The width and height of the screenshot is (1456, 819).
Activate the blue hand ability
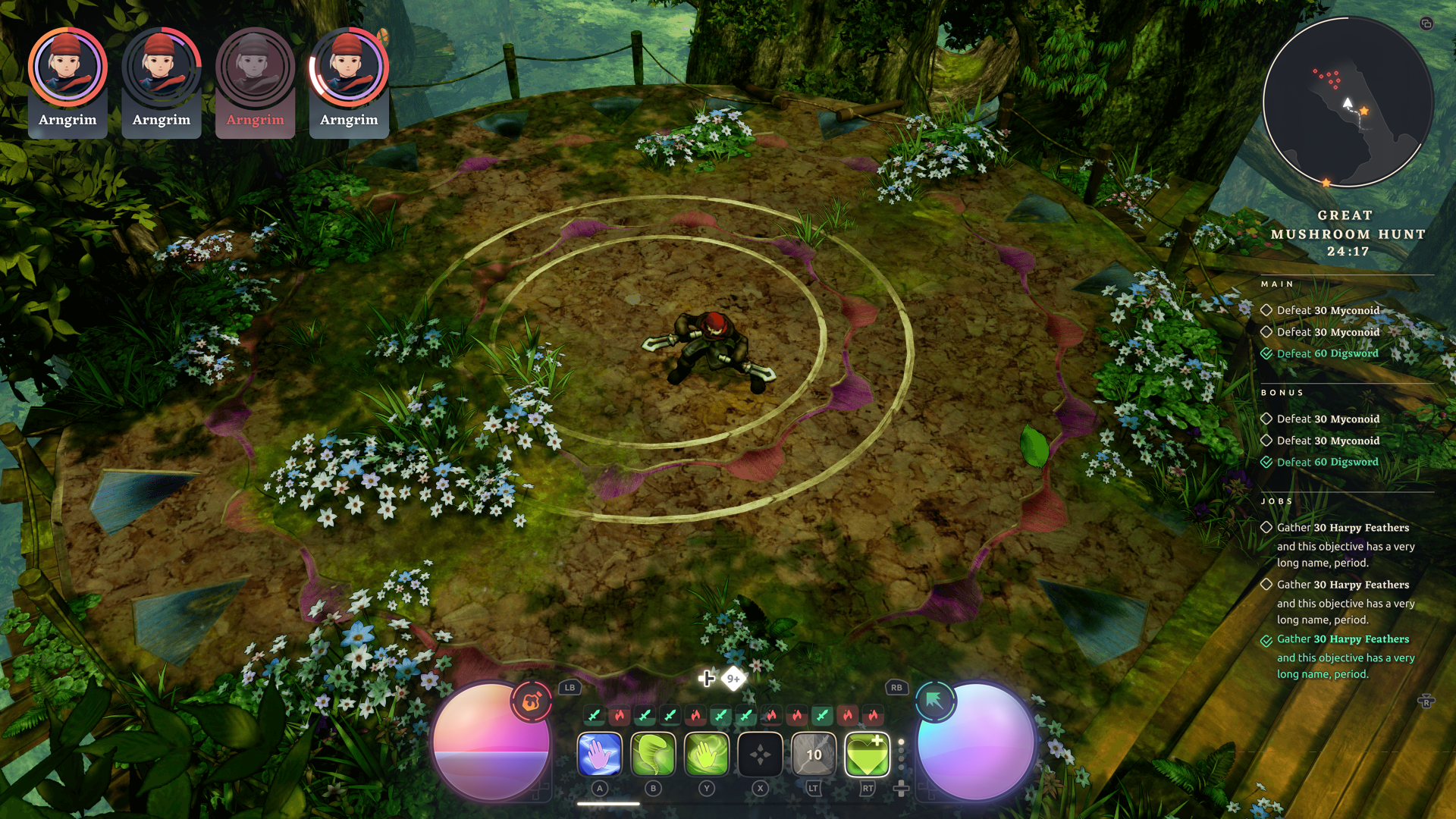[x=599, y=755]
